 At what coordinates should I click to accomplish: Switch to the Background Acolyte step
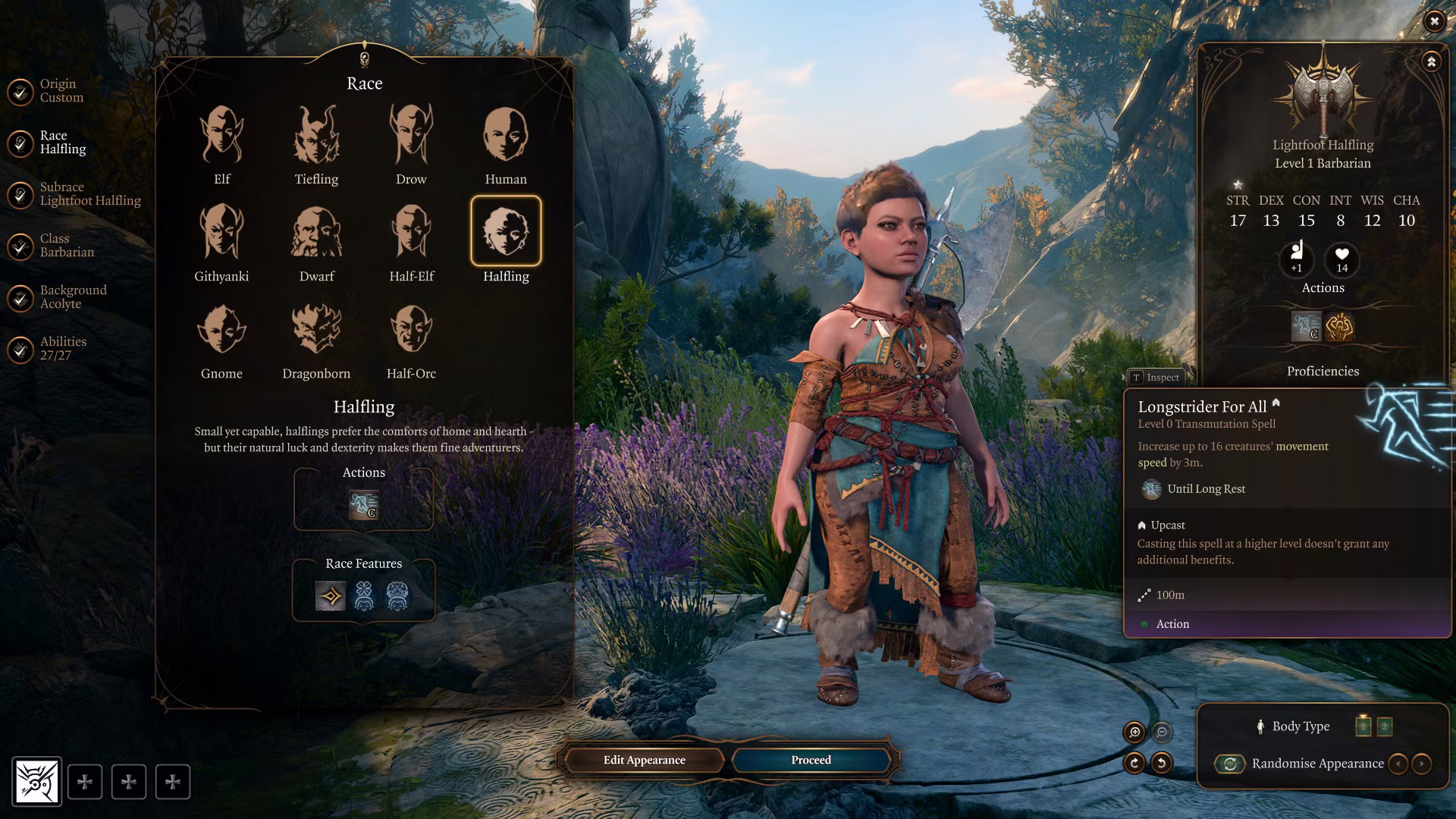pyautogui.click(x=73, y=297)
